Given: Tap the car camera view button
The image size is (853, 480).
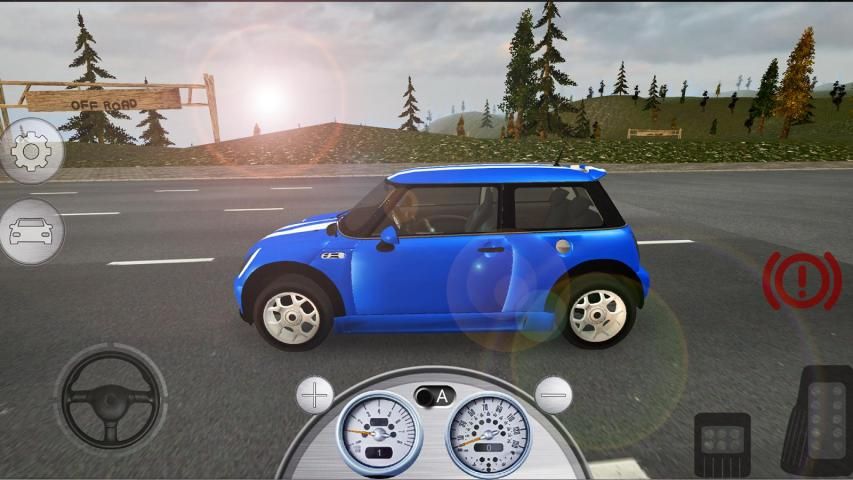Looking at the screenshot, I should pyautogui.click(x=30, y=232).
